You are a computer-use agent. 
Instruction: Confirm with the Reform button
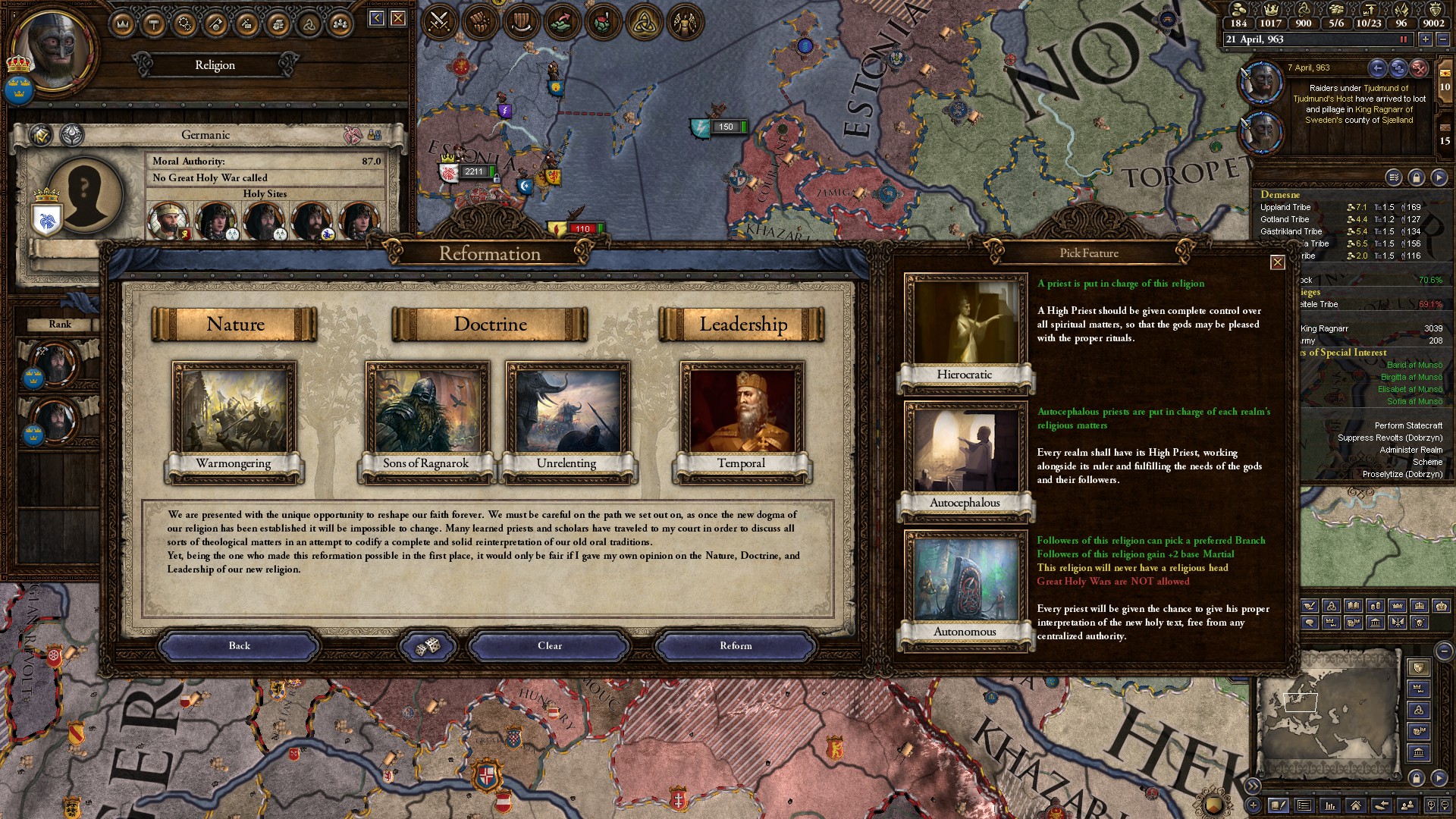coord(735,646)
